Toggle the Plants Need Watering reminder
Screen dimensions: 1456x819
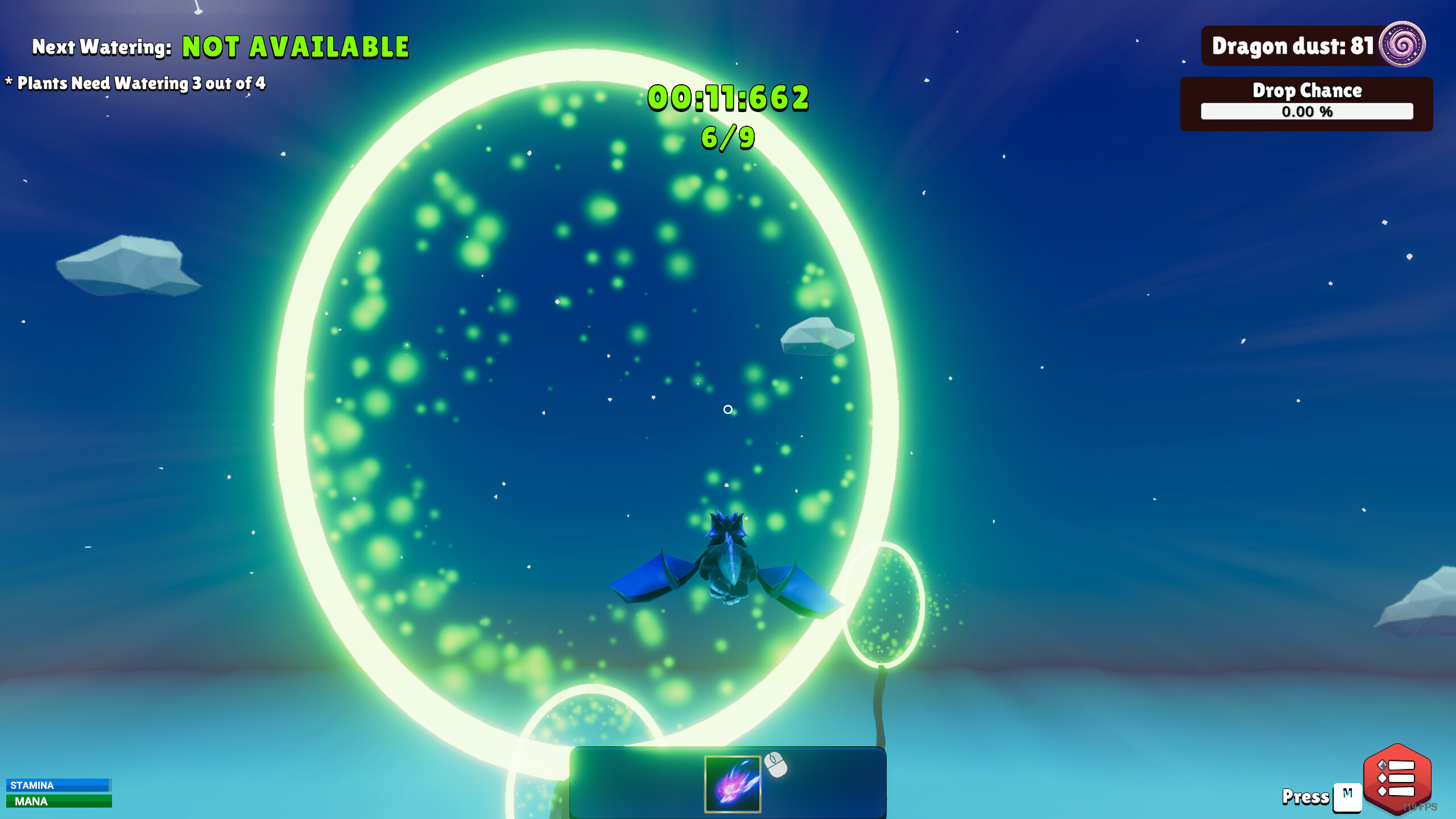pyautogui.click(x=136, y=83)
